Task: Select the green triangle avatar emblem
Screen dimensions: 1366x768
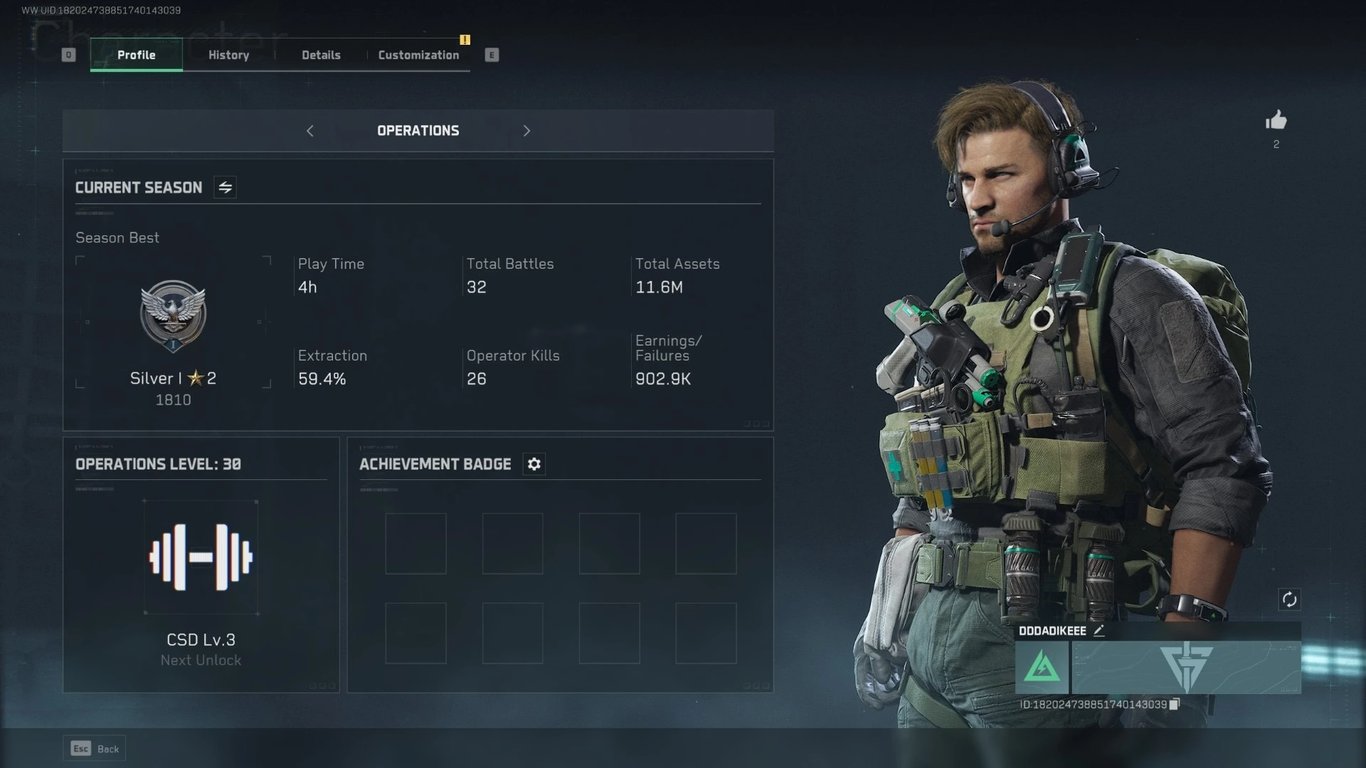Action: [1042, 667]
